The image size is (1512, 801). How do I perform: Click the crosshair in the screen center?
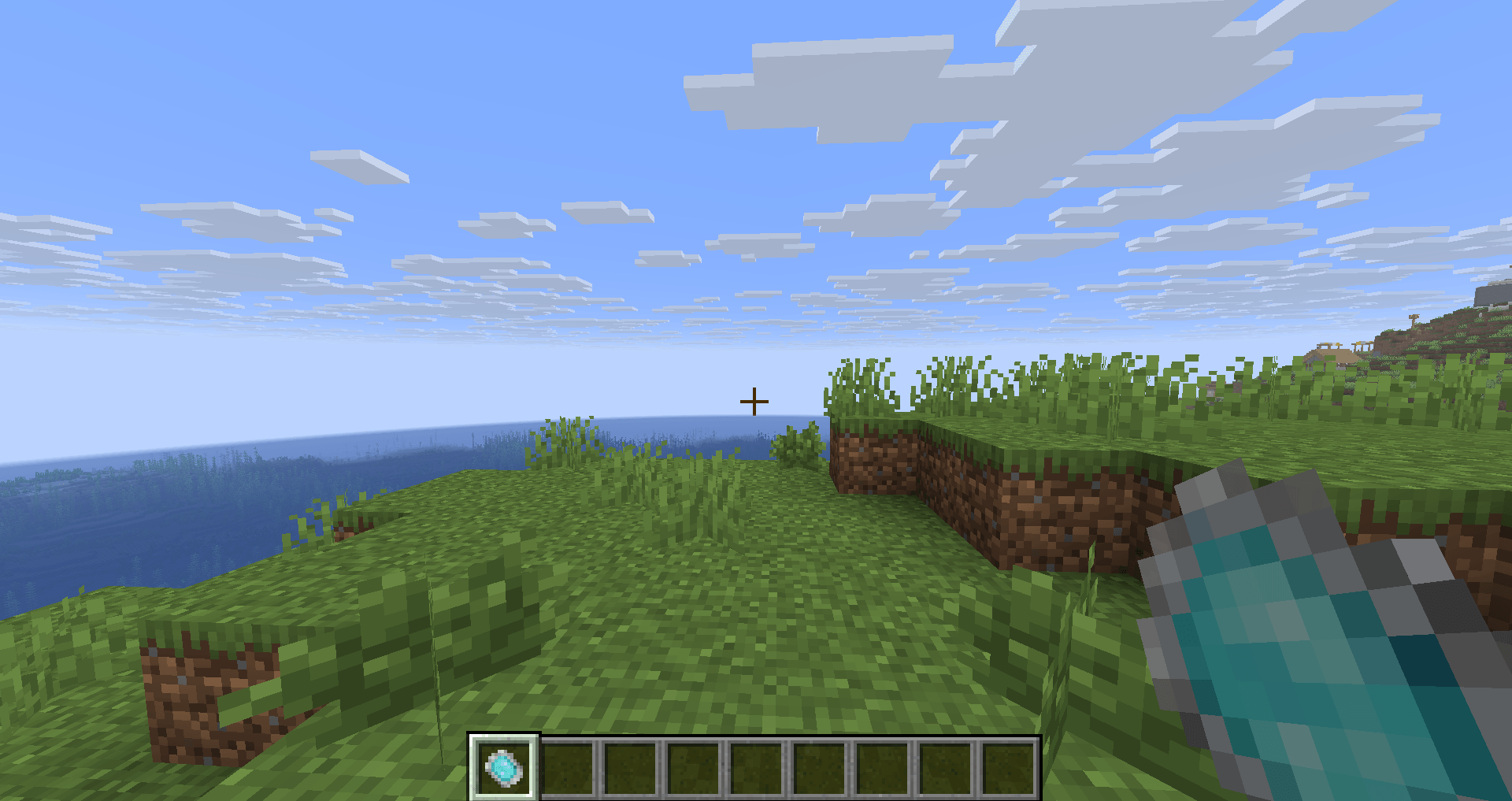[754, 401]
